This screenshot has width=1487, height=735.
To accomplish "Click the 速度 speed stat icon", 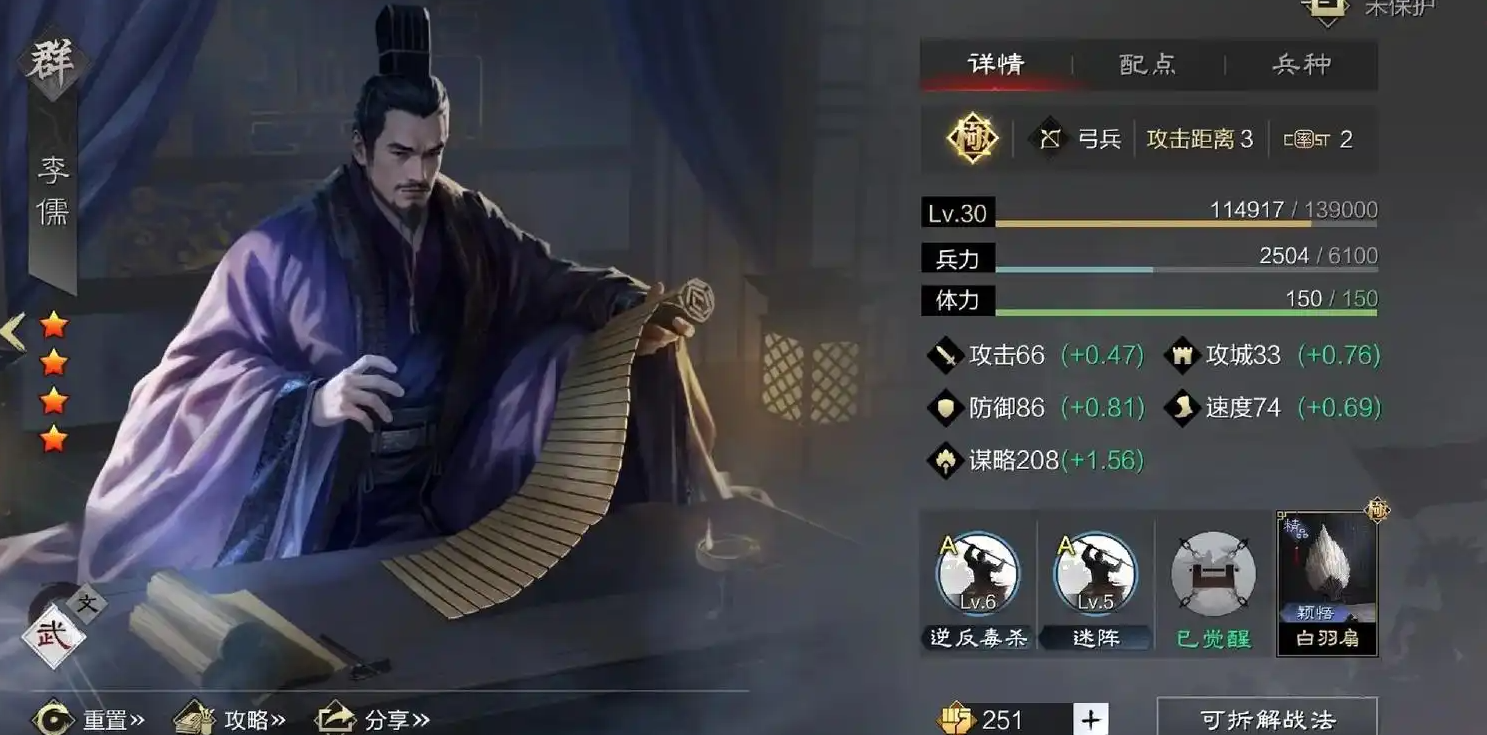I will coord(1182,408).
